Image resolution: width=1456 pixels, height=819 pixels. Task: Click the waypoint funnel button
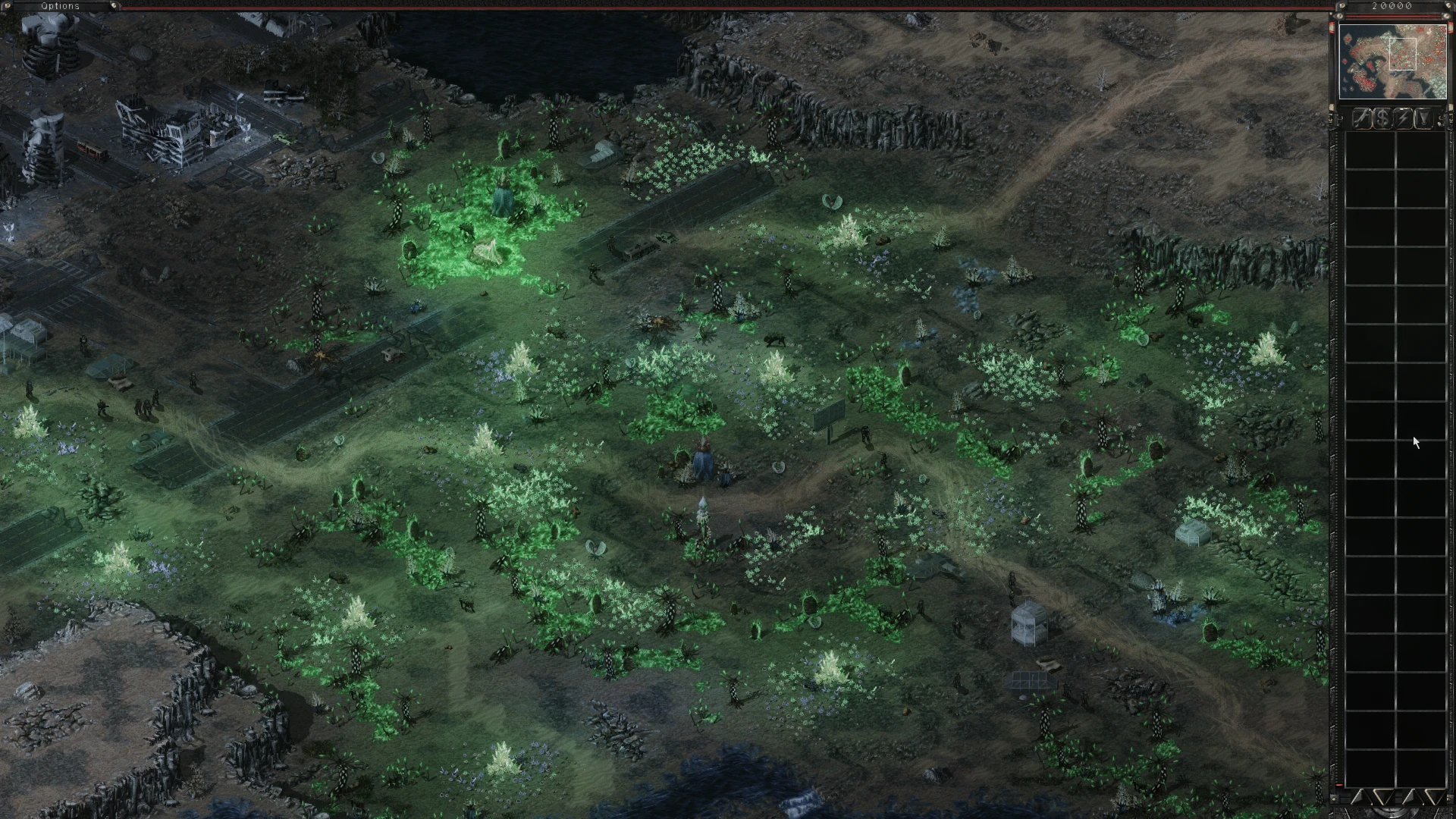(1423, 119)
